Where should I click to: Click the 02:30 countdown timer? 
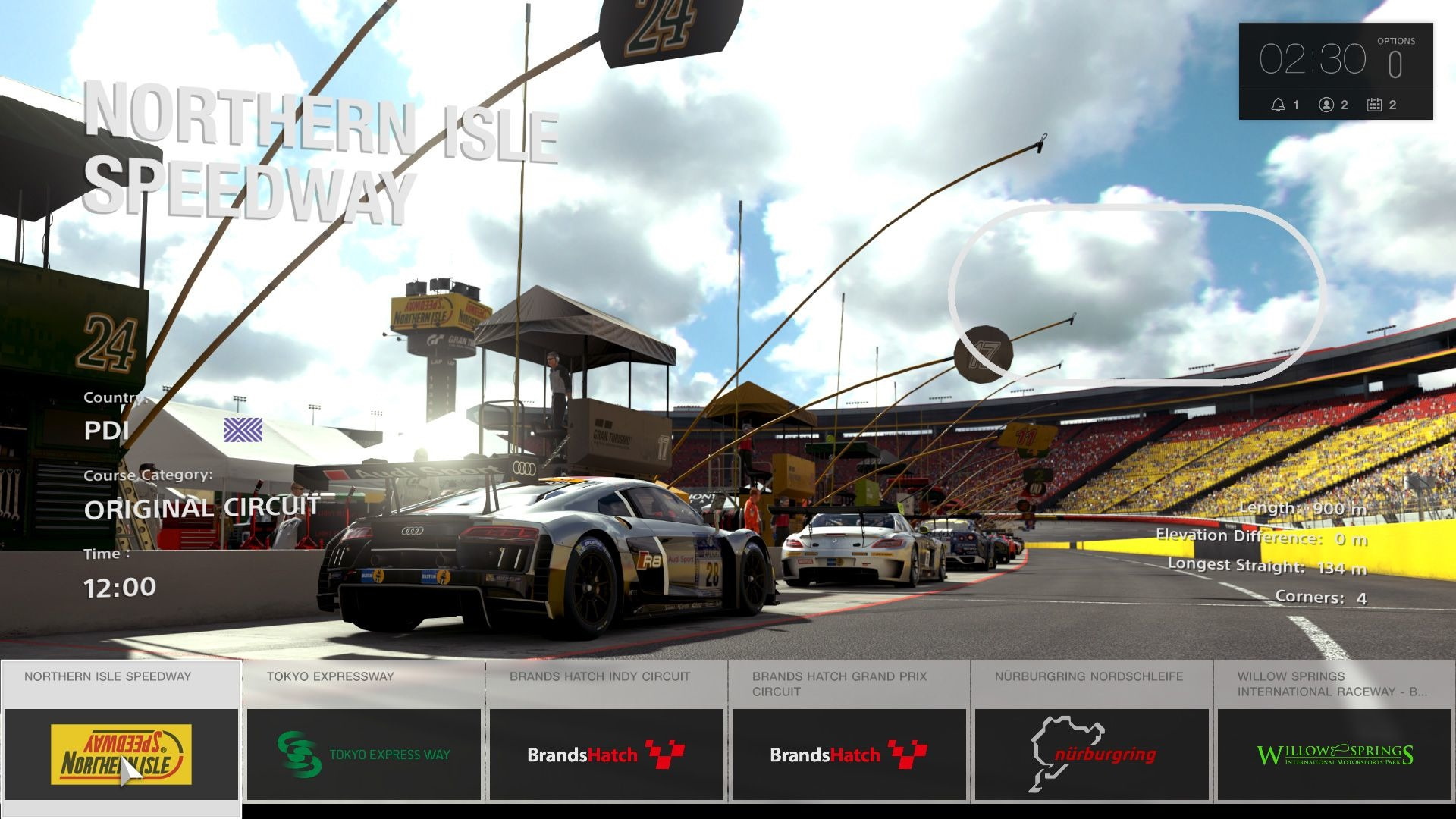pyautogui.click(x=1312, y=57)
